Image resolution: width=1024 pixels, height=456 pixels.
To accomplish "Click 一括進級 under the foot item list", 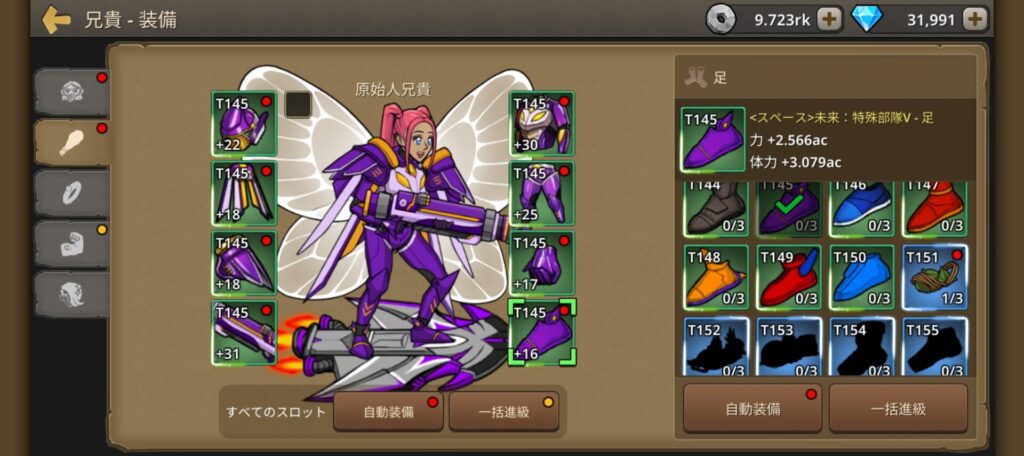I will click(x=898, y=408).
